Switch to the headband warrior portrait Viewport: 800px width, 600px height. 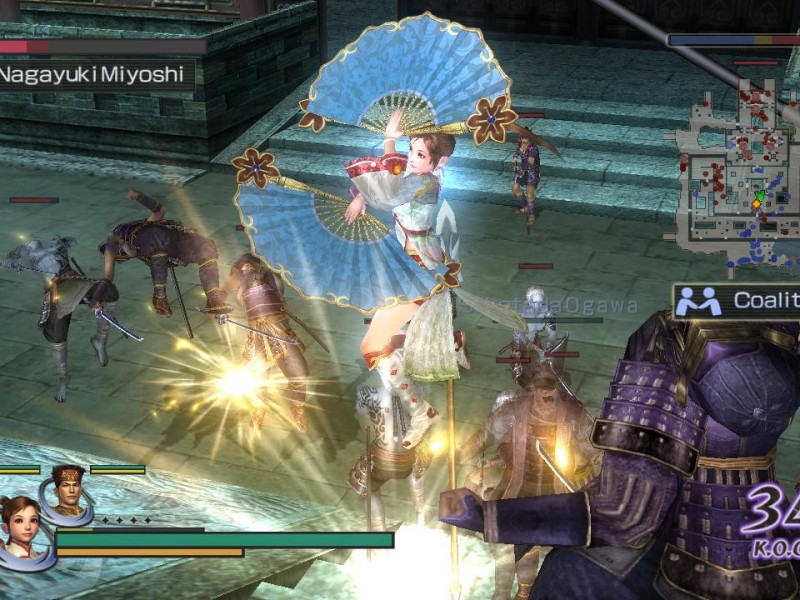(x=66, y=492)
